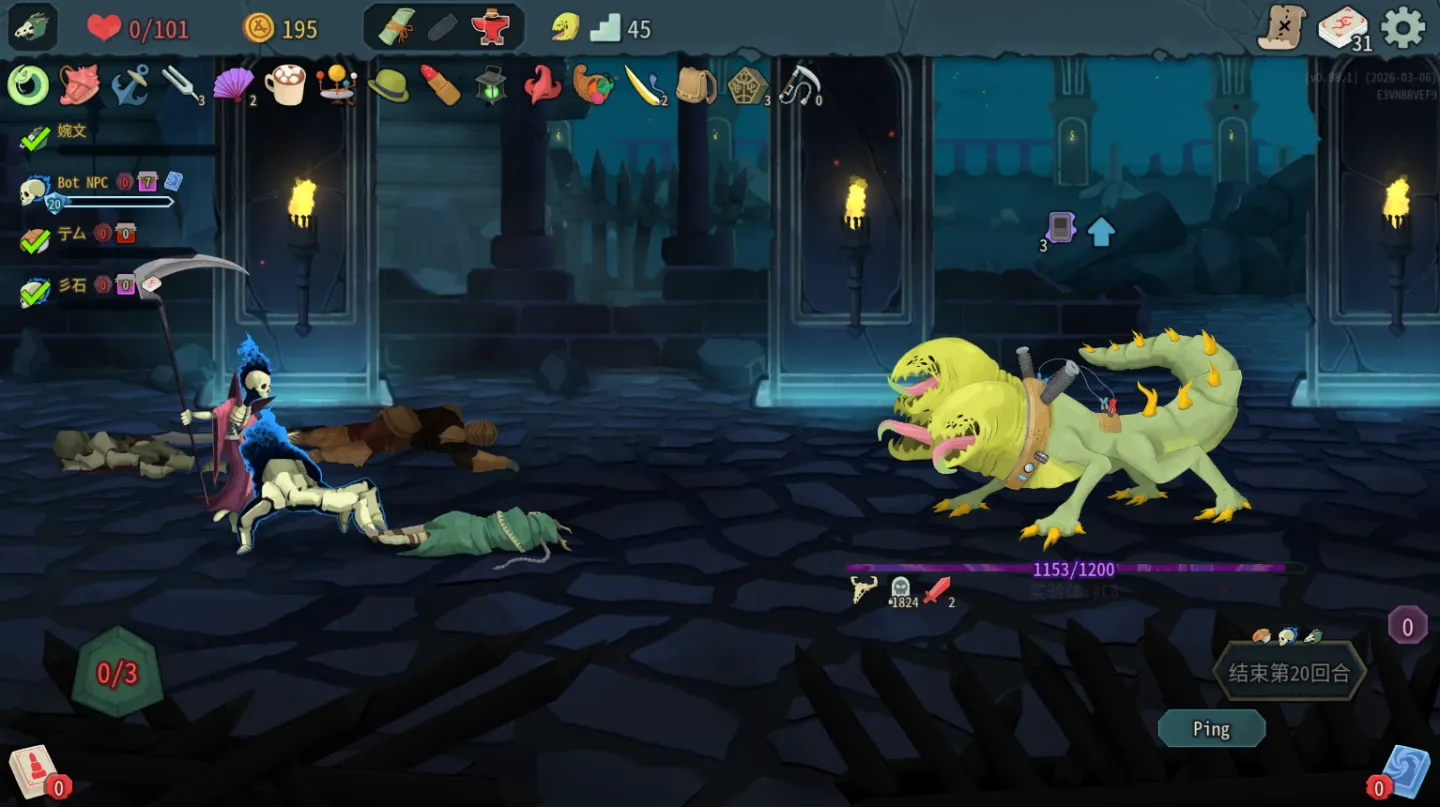Screen dimensions: 1440x807
Task: Inspect the red lipstick relic
Action: [440, 85]
